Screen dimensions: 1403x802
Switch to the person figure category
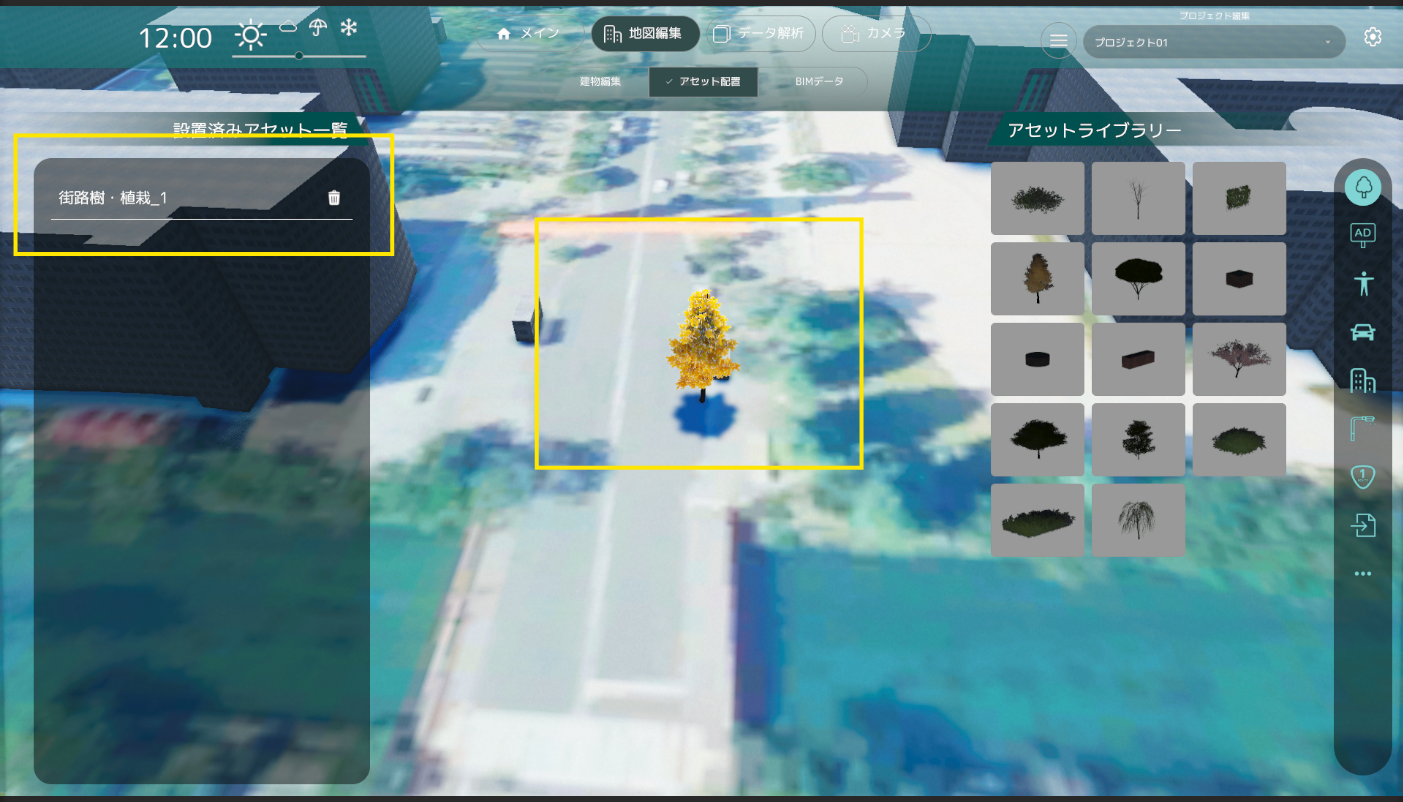pos(1362,283)
